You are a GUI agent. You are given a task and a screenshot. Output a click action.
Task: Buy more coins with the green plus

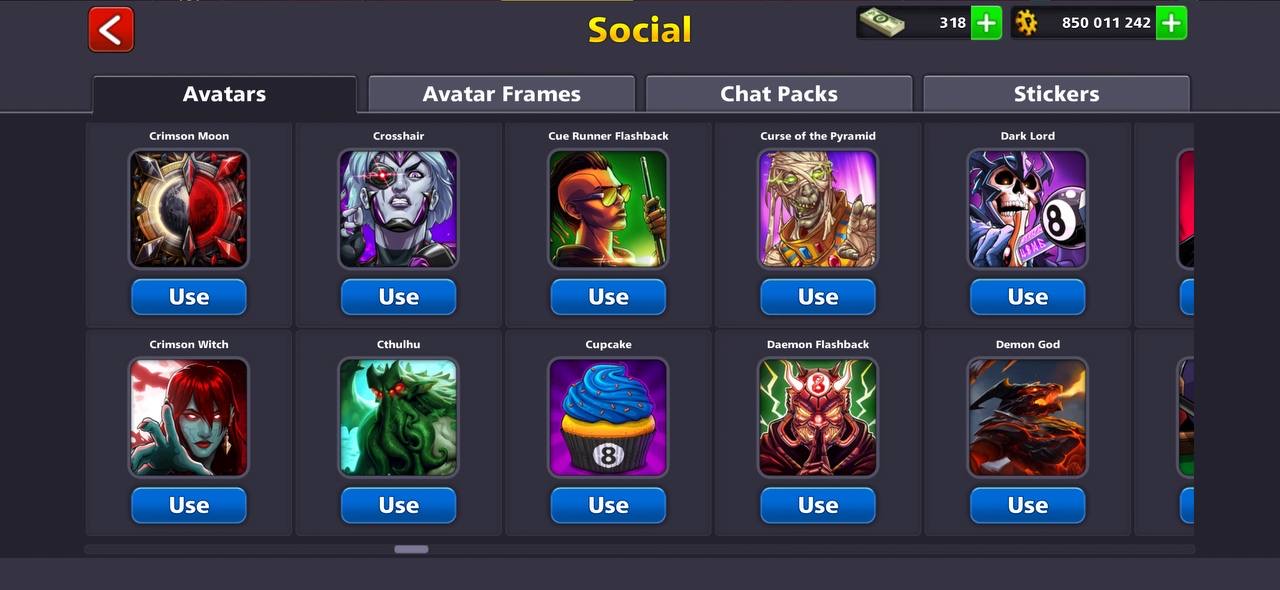(x=1171, y=22)
